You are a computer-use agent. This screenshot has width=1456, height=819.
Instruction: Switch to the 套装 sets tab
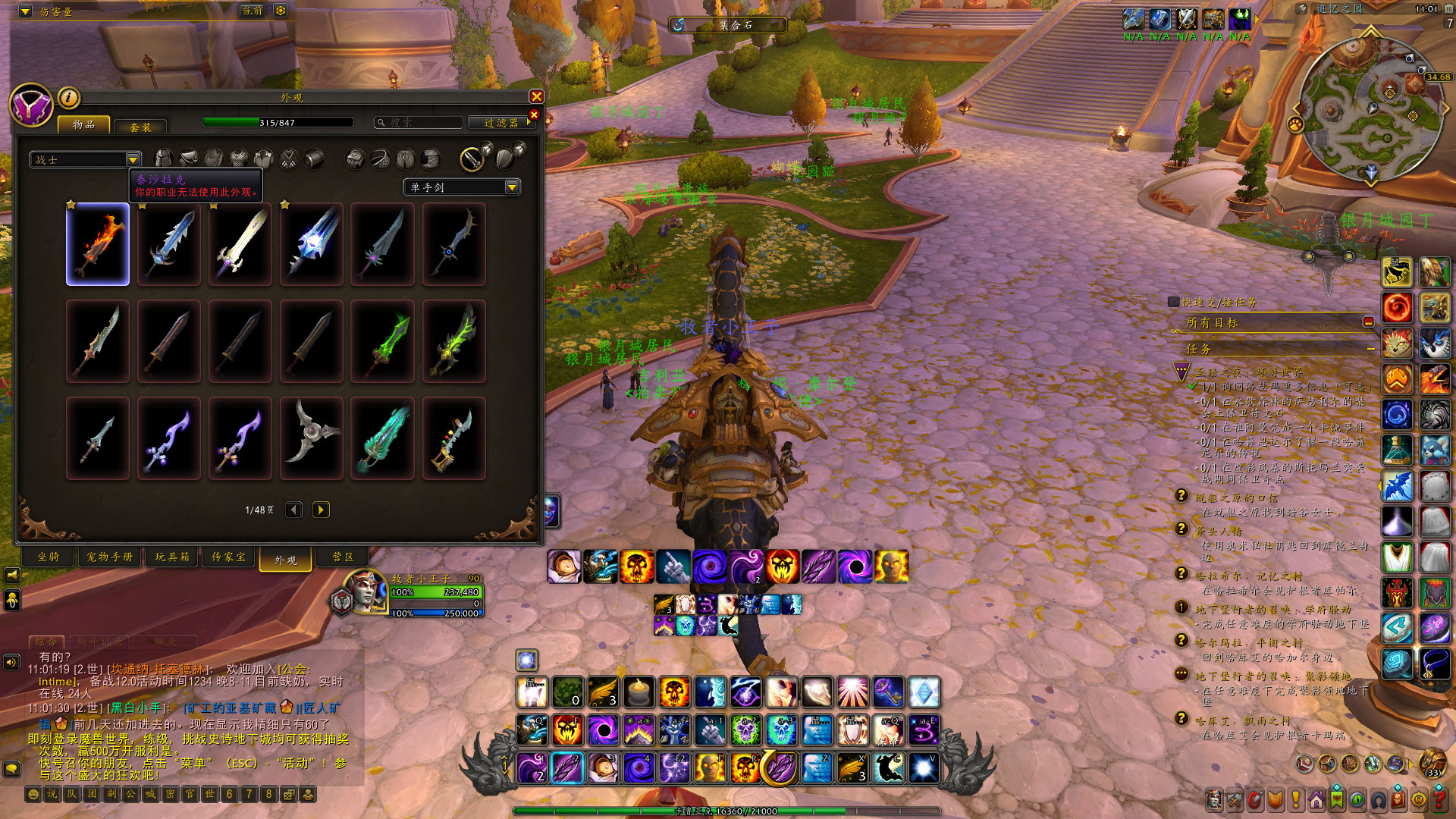[x=140, y=127]
